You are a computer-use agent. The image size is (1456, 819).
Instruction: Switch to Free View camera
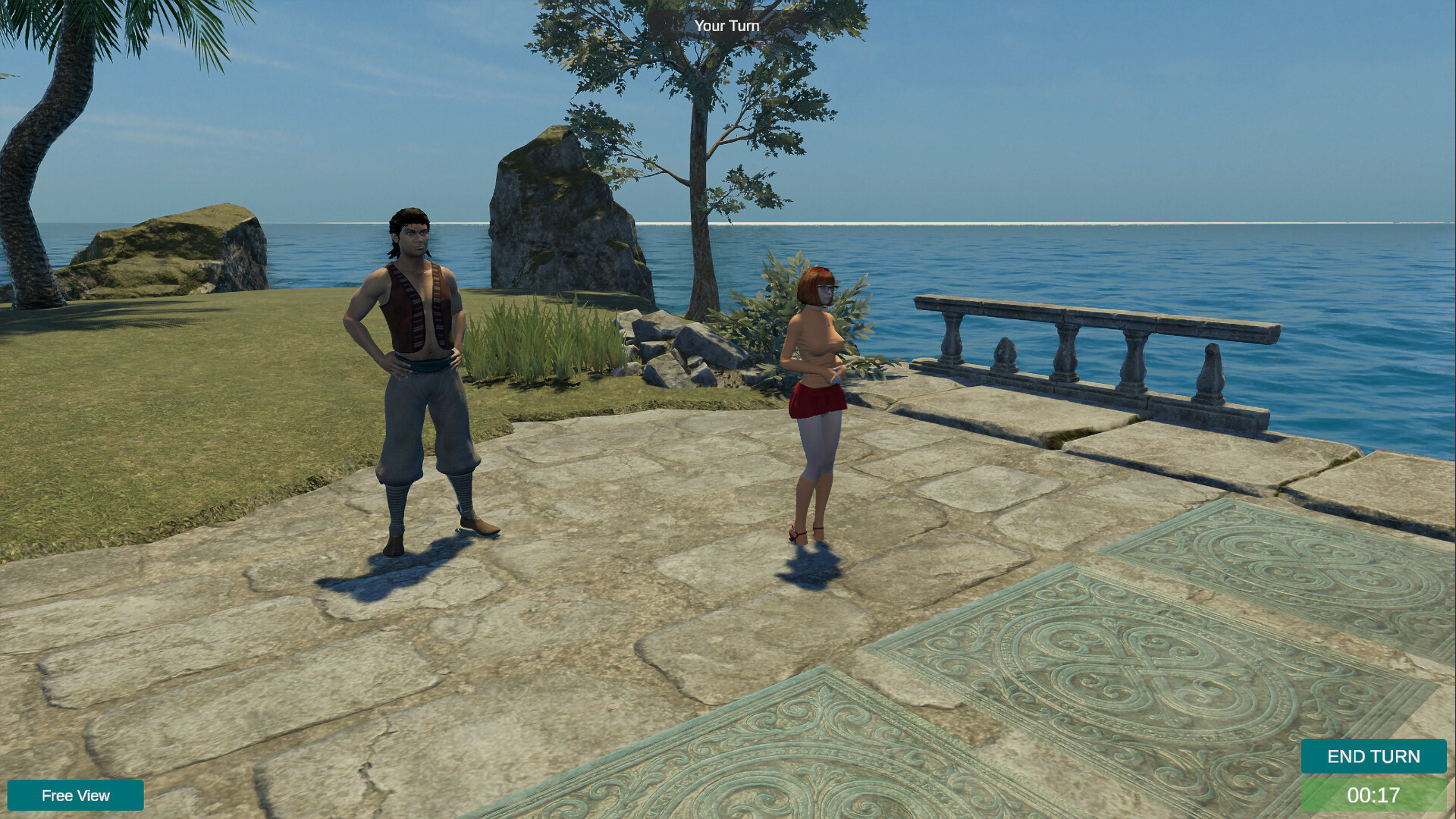pos(76,795)
